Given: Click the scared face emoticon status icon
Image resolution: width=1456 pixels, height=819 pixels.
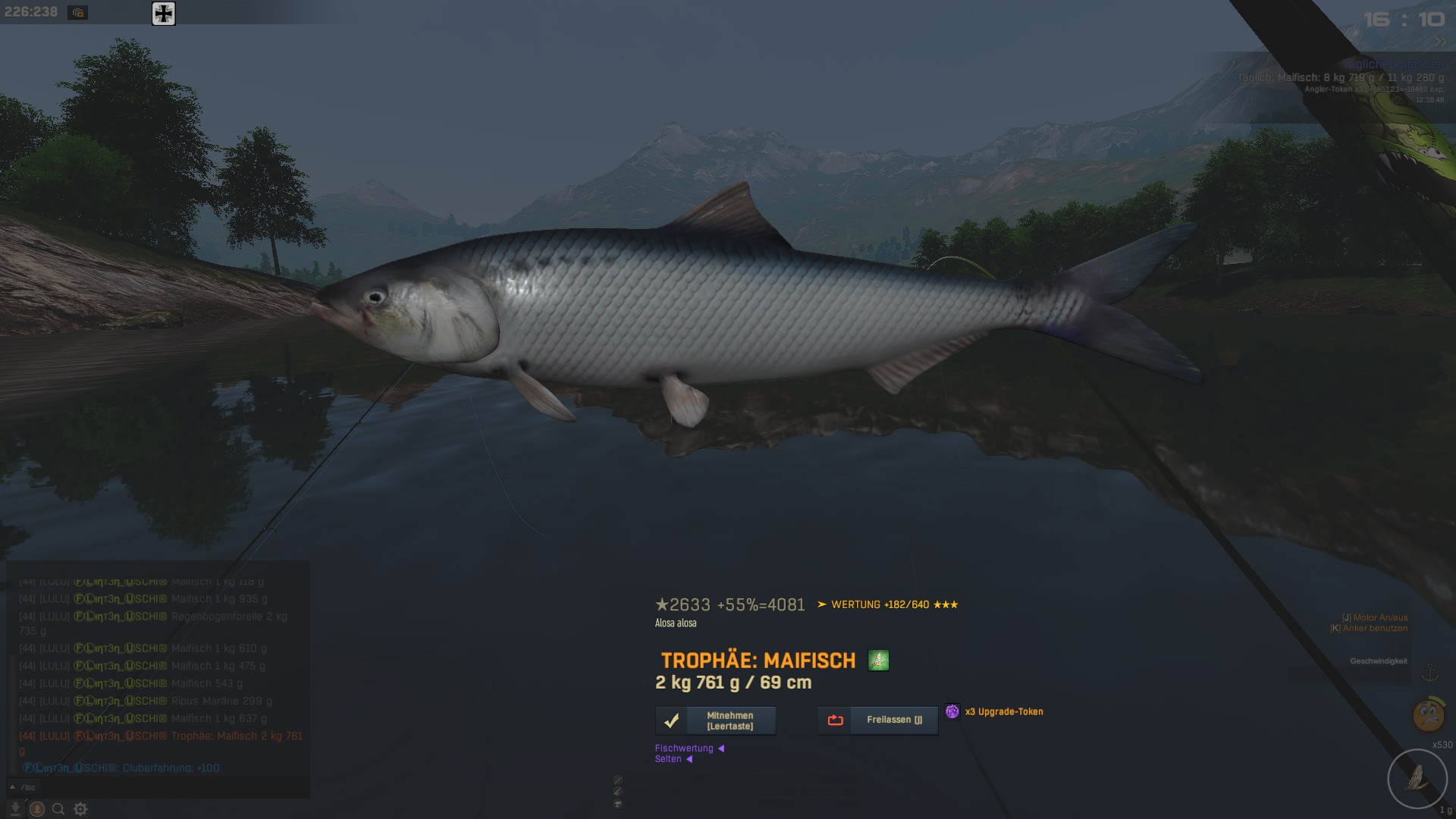Looking at the screenshot, I should 1428,714.
